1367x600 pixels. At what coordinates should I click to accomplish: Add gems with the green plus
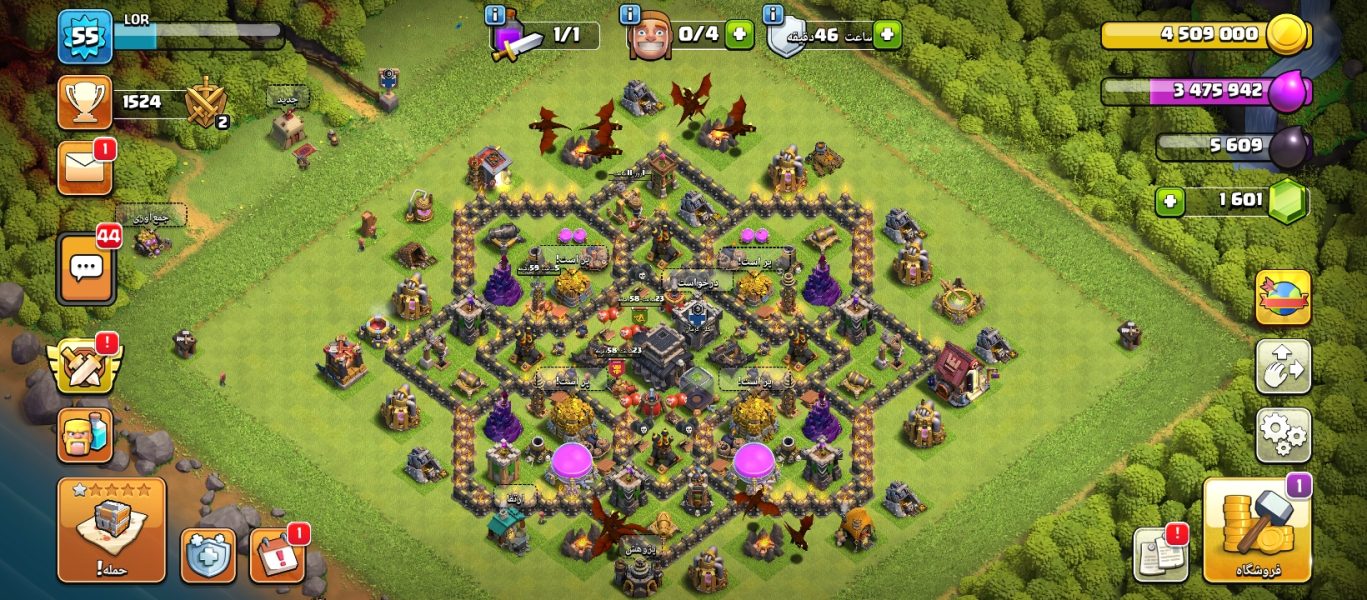(1170, 202)
